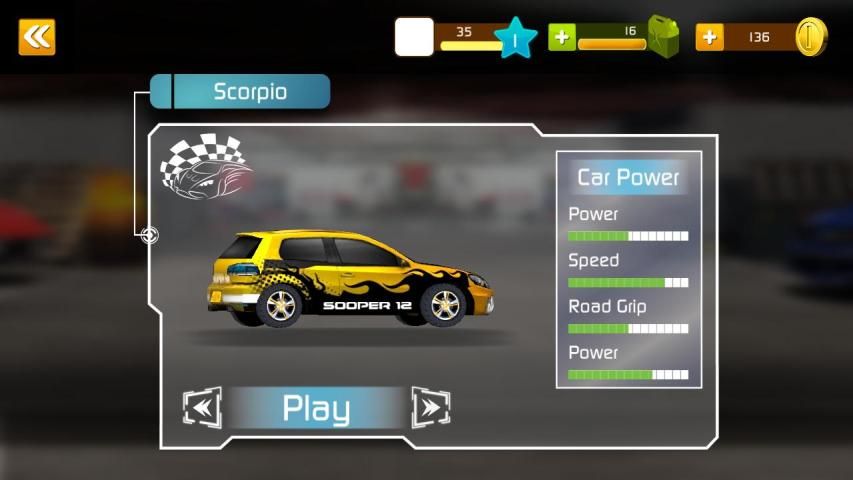Screen dimensions: 853x480
Task: Click the blue level star icon
Action: pos(516,38)
